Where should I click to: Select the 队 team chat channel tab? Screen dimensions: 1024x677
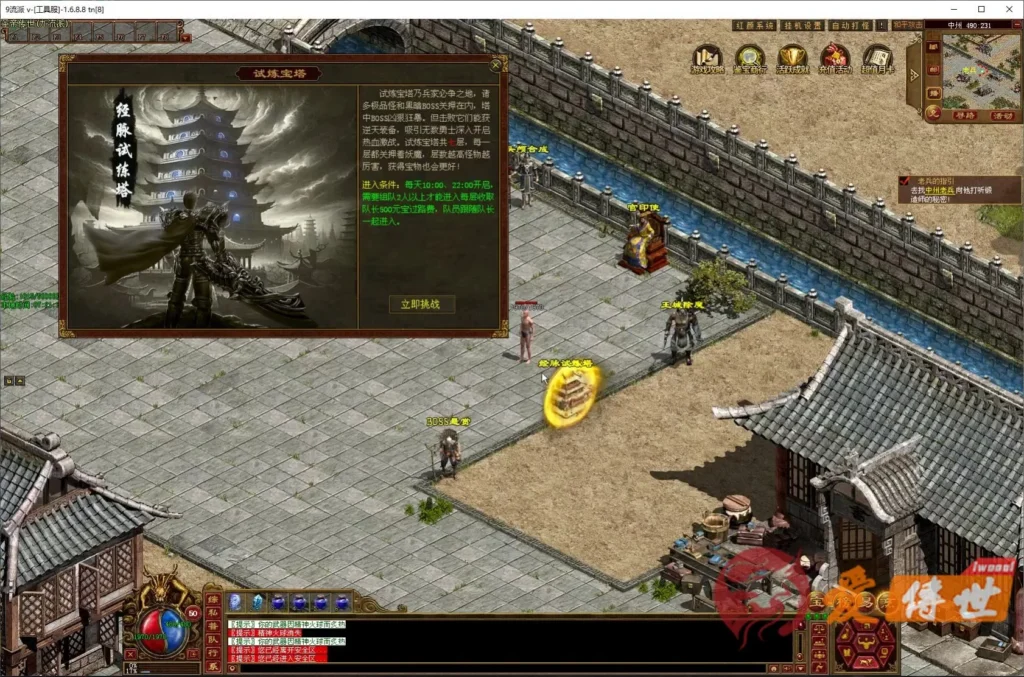pyautogui.click(x=212, y=641)
